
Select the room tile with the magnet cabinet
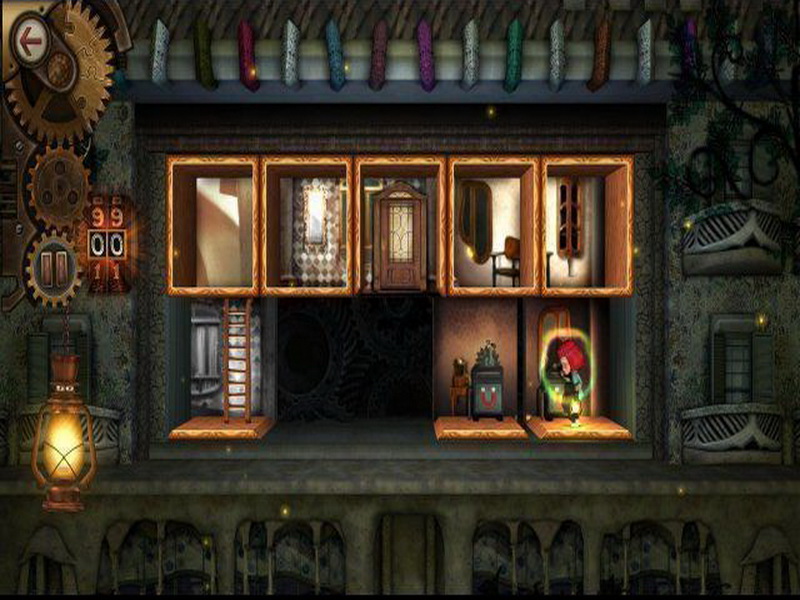pyautogui.click(x=481, y=365)
